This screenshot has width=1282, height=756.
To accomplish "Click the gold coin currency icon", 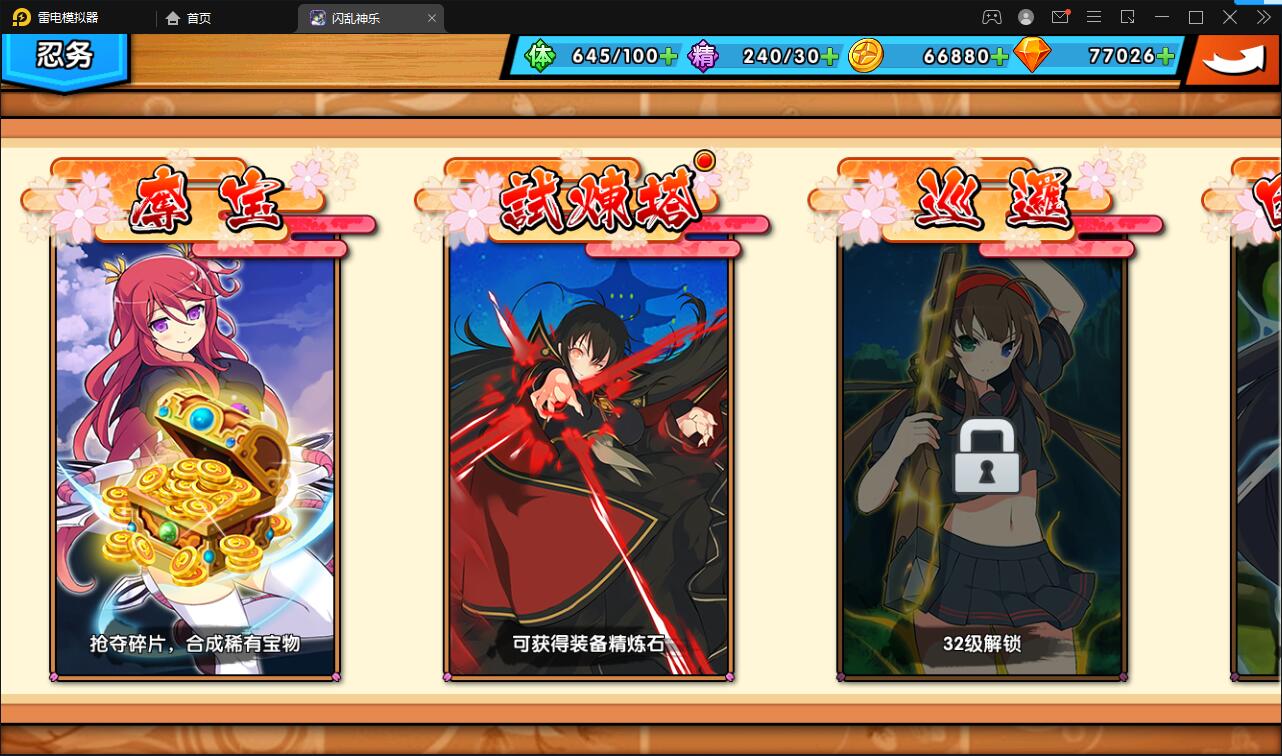I will [864, 57].
